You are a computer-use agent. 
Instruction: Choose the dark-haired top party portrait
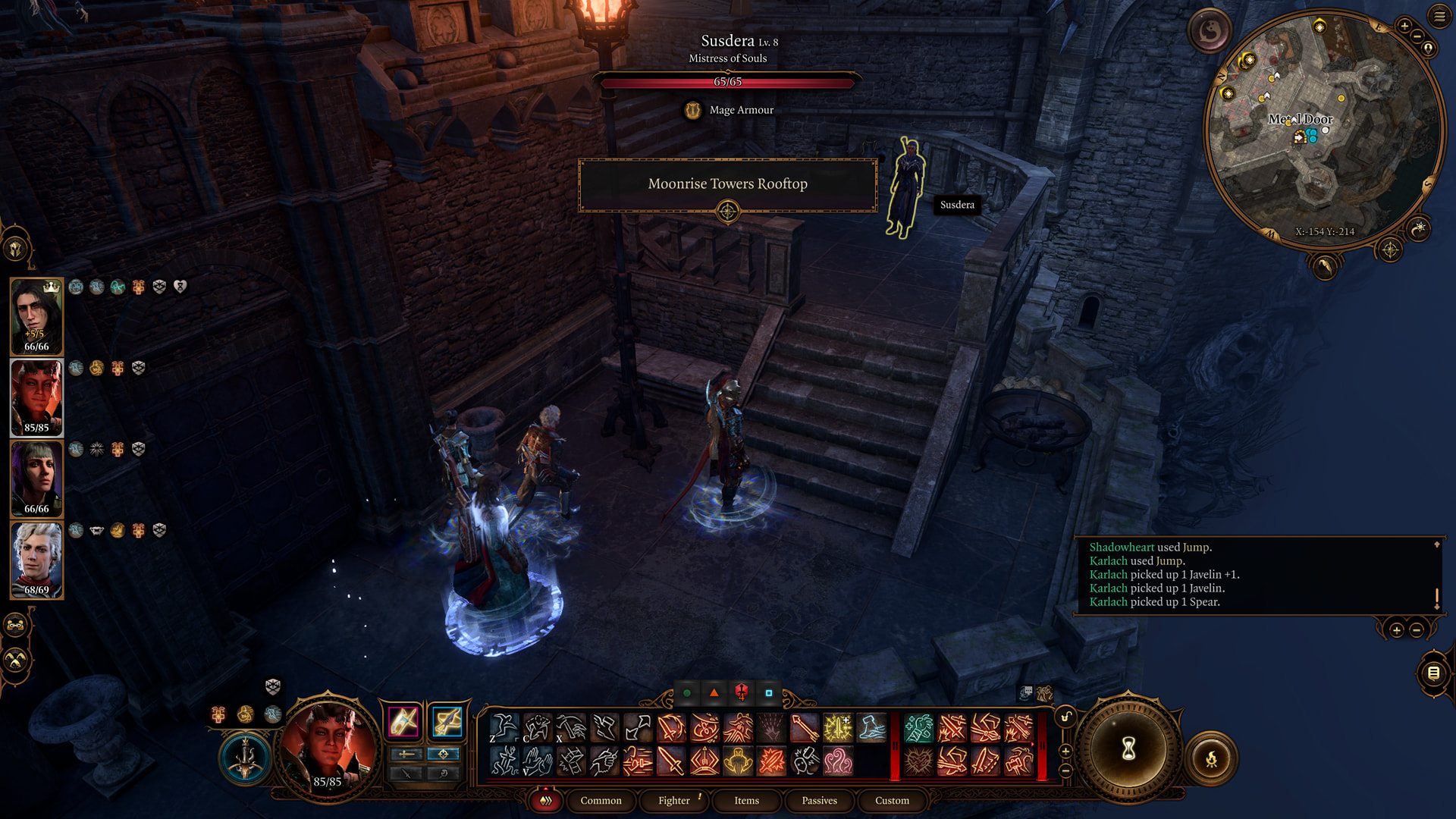pos(36,316)
